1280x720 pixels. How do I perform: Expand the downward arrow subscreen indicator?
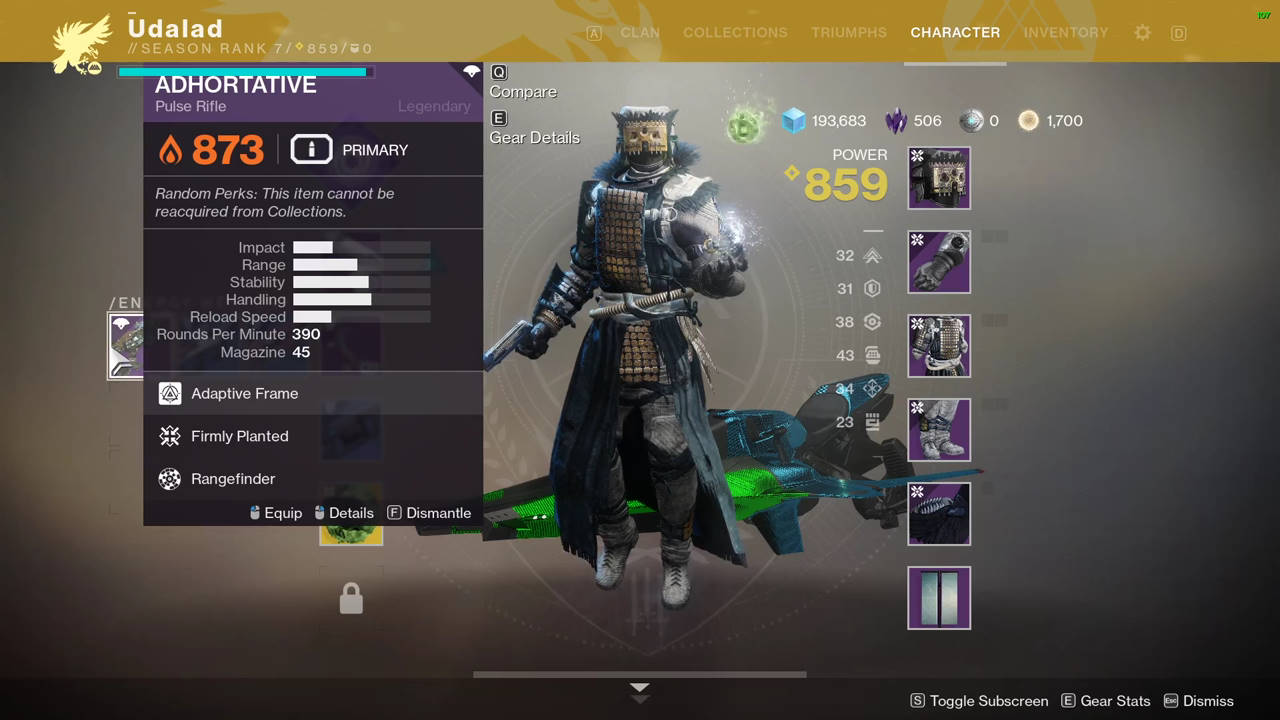(x=640, y=692)
